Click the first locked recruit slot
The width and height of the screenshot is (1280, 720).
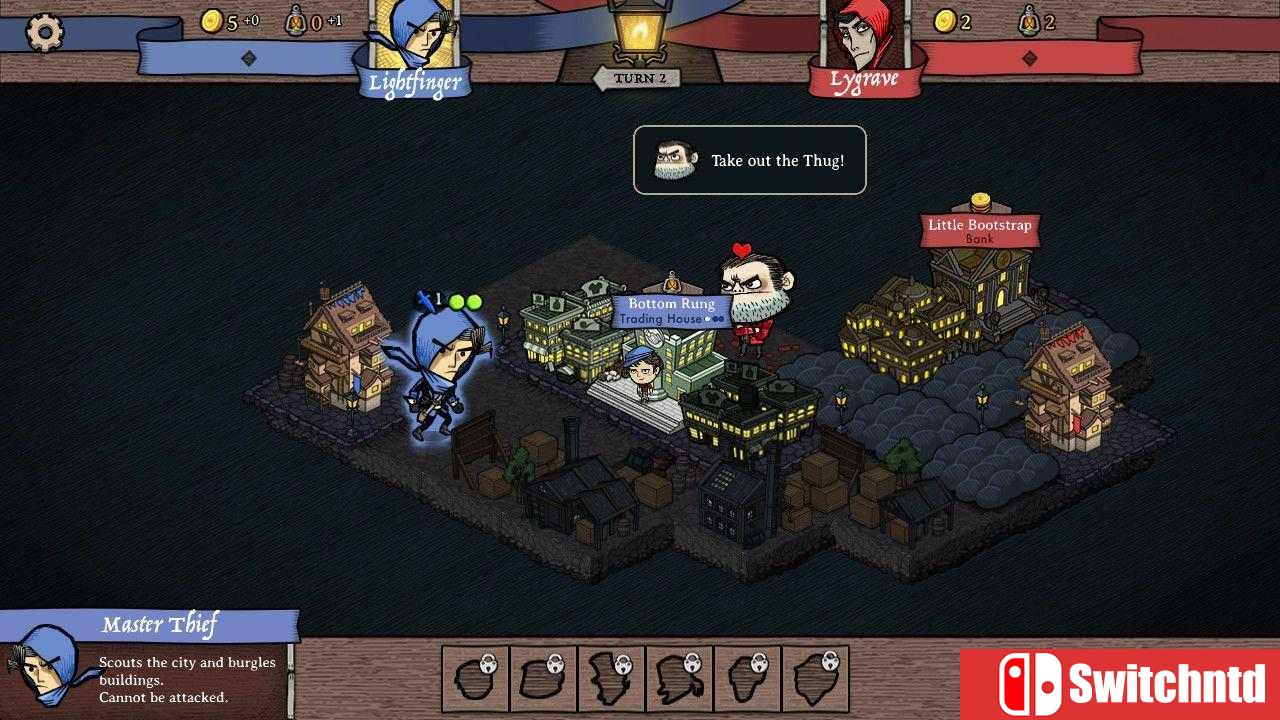[x=475, y=677]
